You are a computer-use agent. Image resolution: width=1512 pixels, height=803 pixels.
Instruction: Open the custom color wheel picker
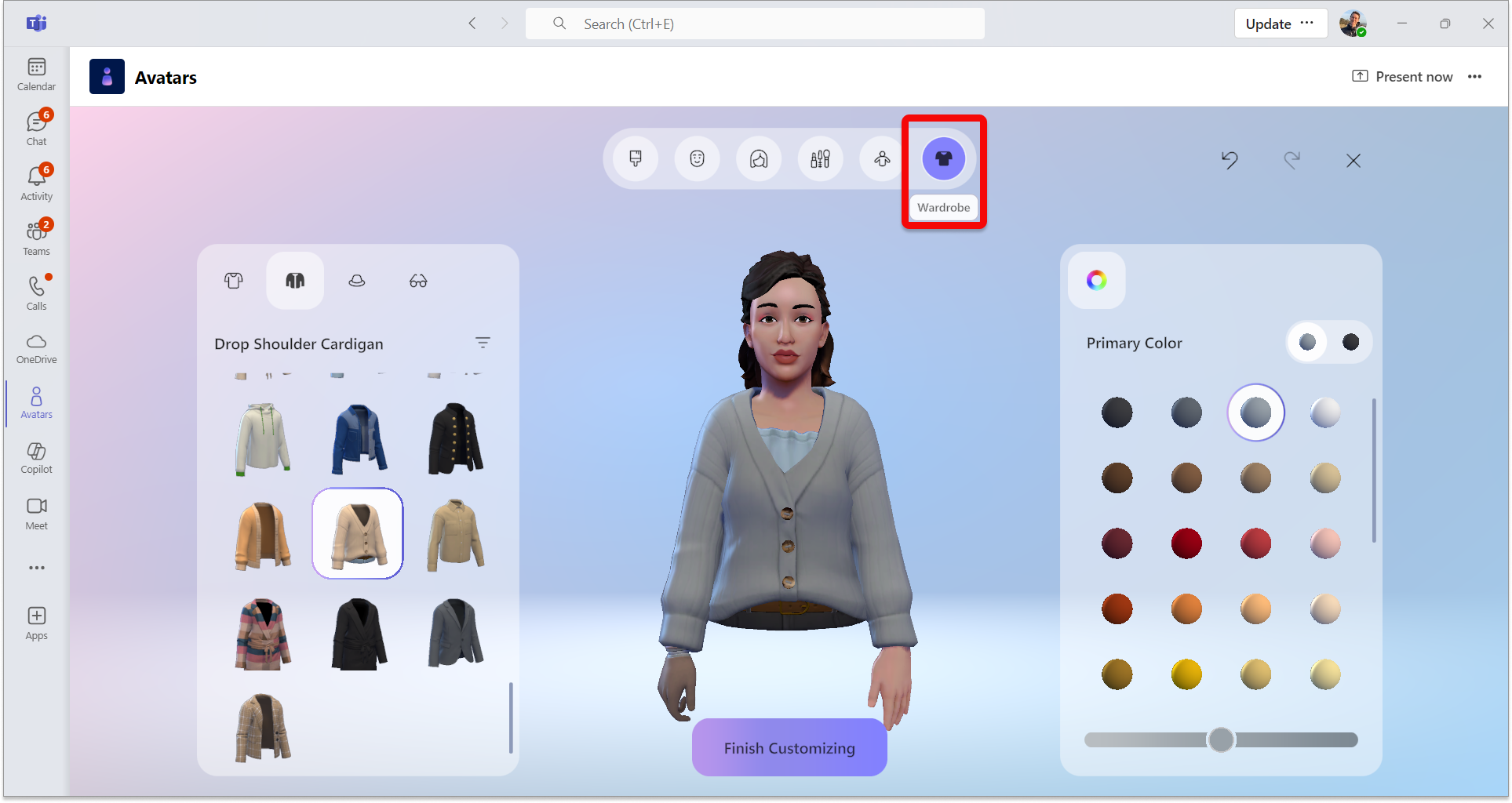[1096, 280]
